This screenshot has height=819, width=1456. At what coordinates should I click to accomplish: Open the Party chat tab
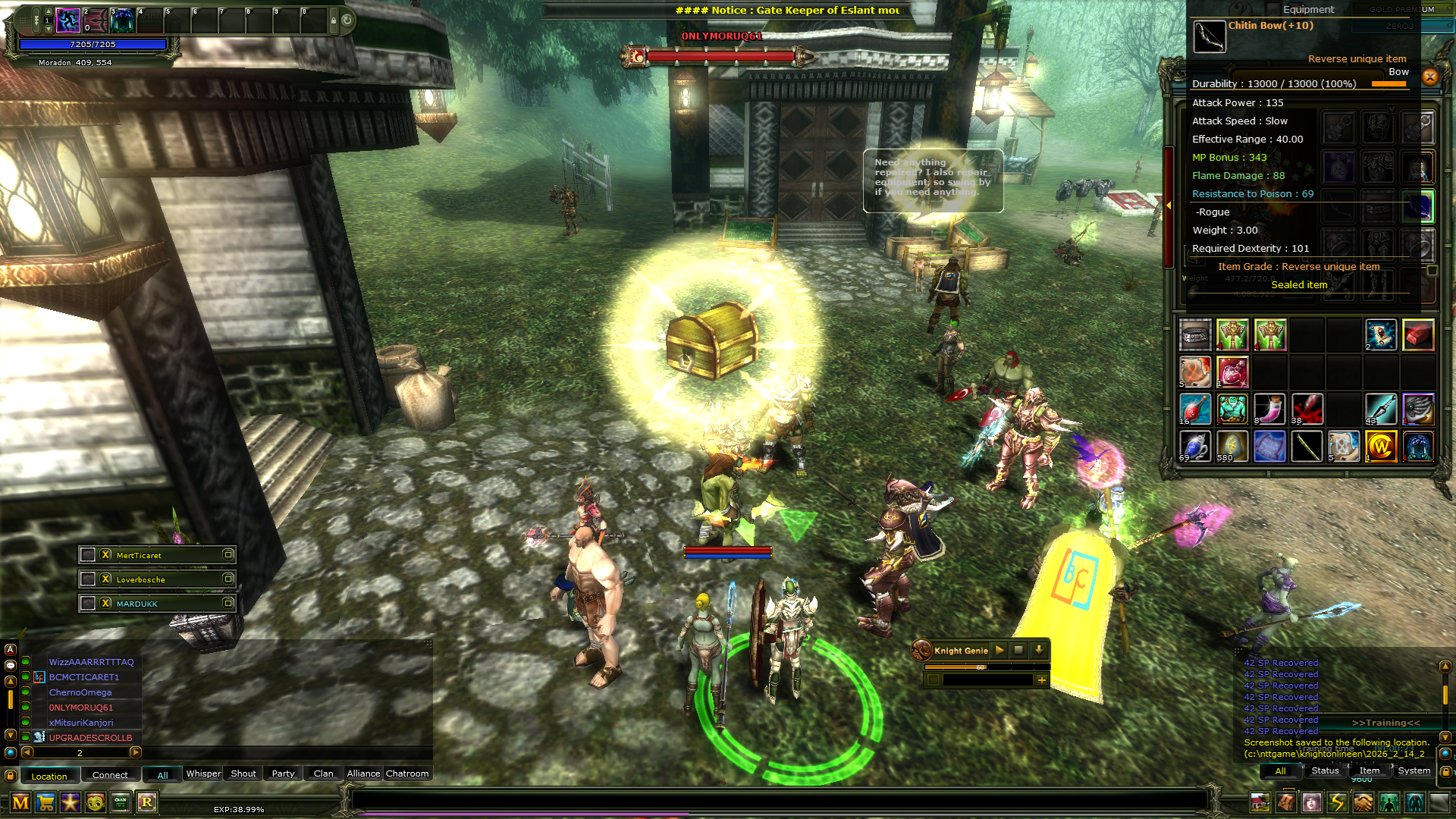[x=283, y=773]
